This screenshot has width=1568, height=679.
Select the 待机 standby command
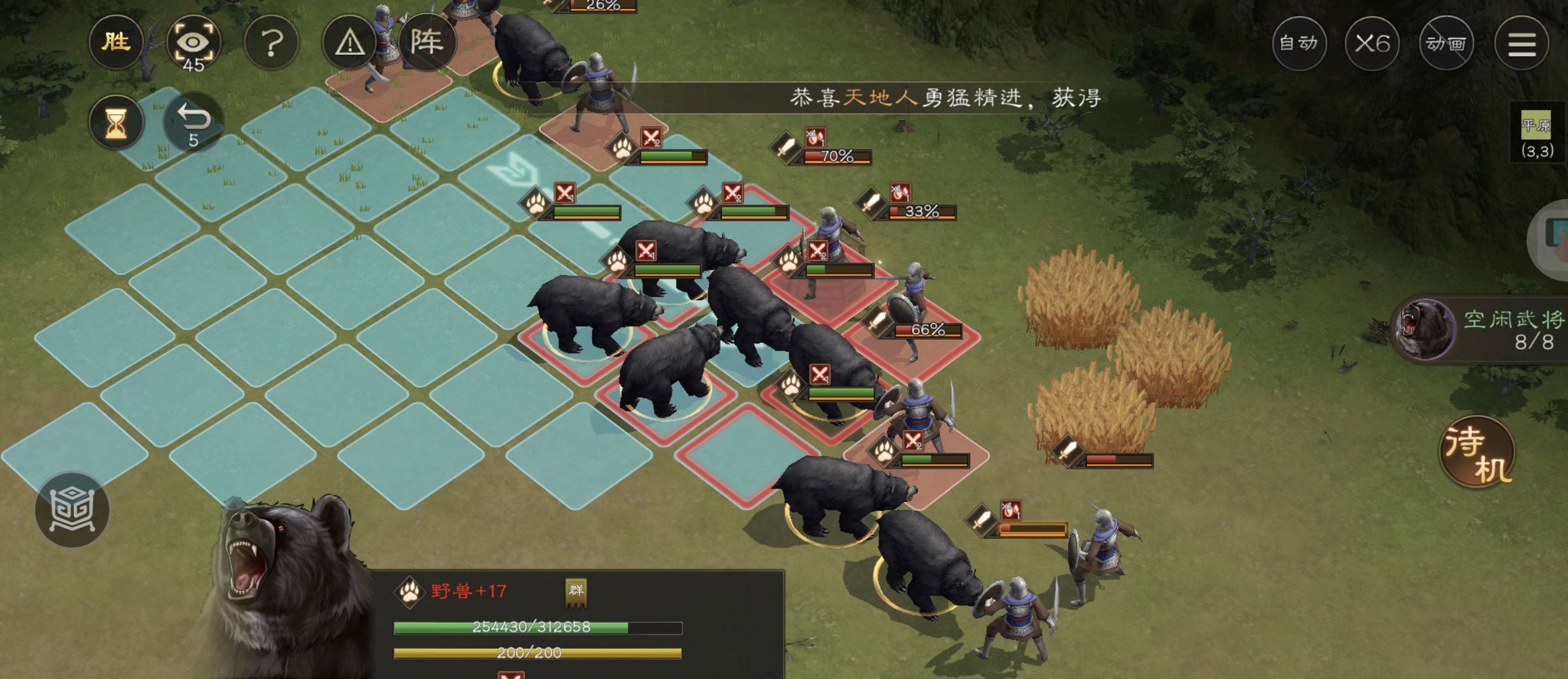[1477, 452]
